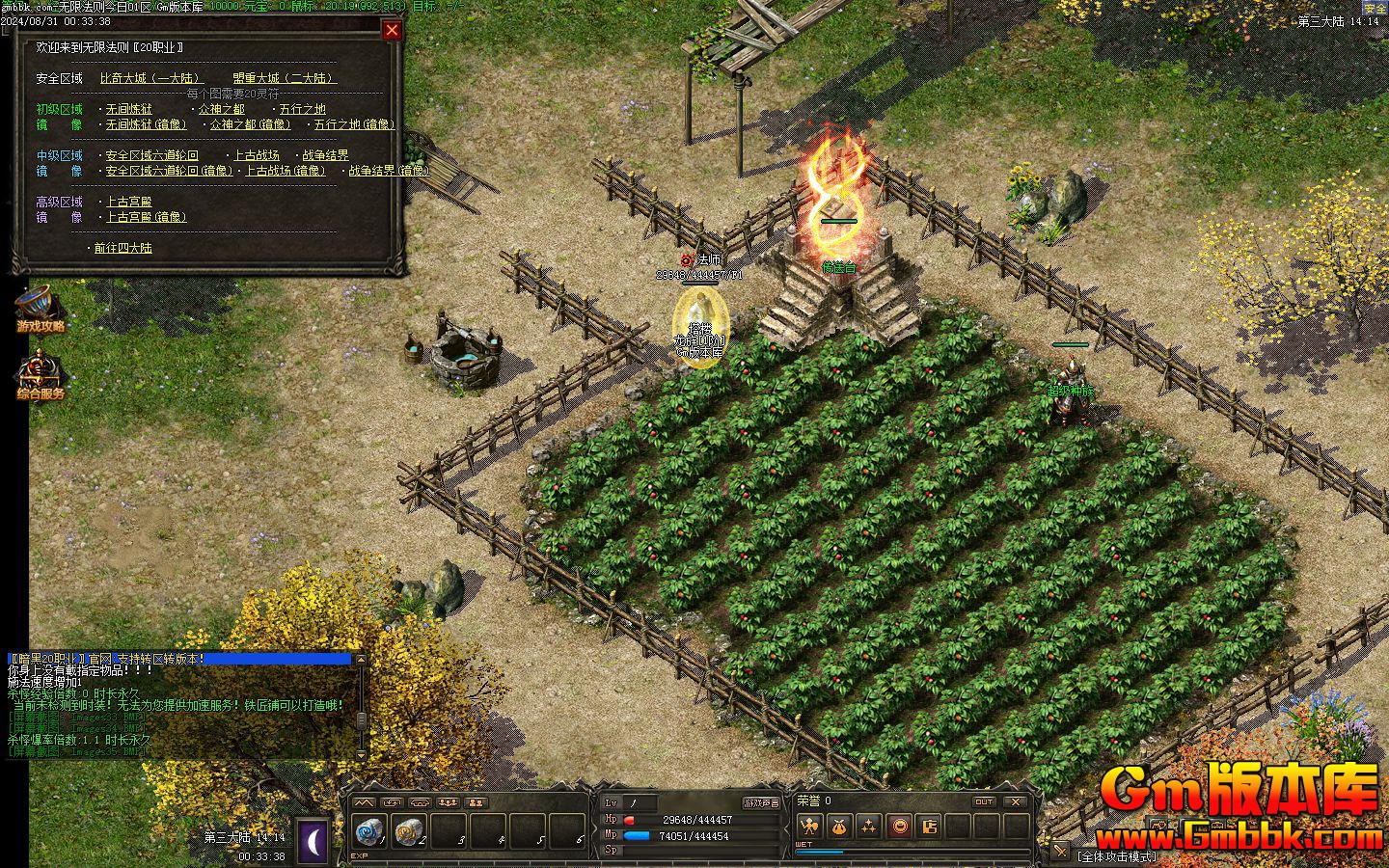
Task: Toggle the 游戏声音 game sound button
Action: pos(761,802)
